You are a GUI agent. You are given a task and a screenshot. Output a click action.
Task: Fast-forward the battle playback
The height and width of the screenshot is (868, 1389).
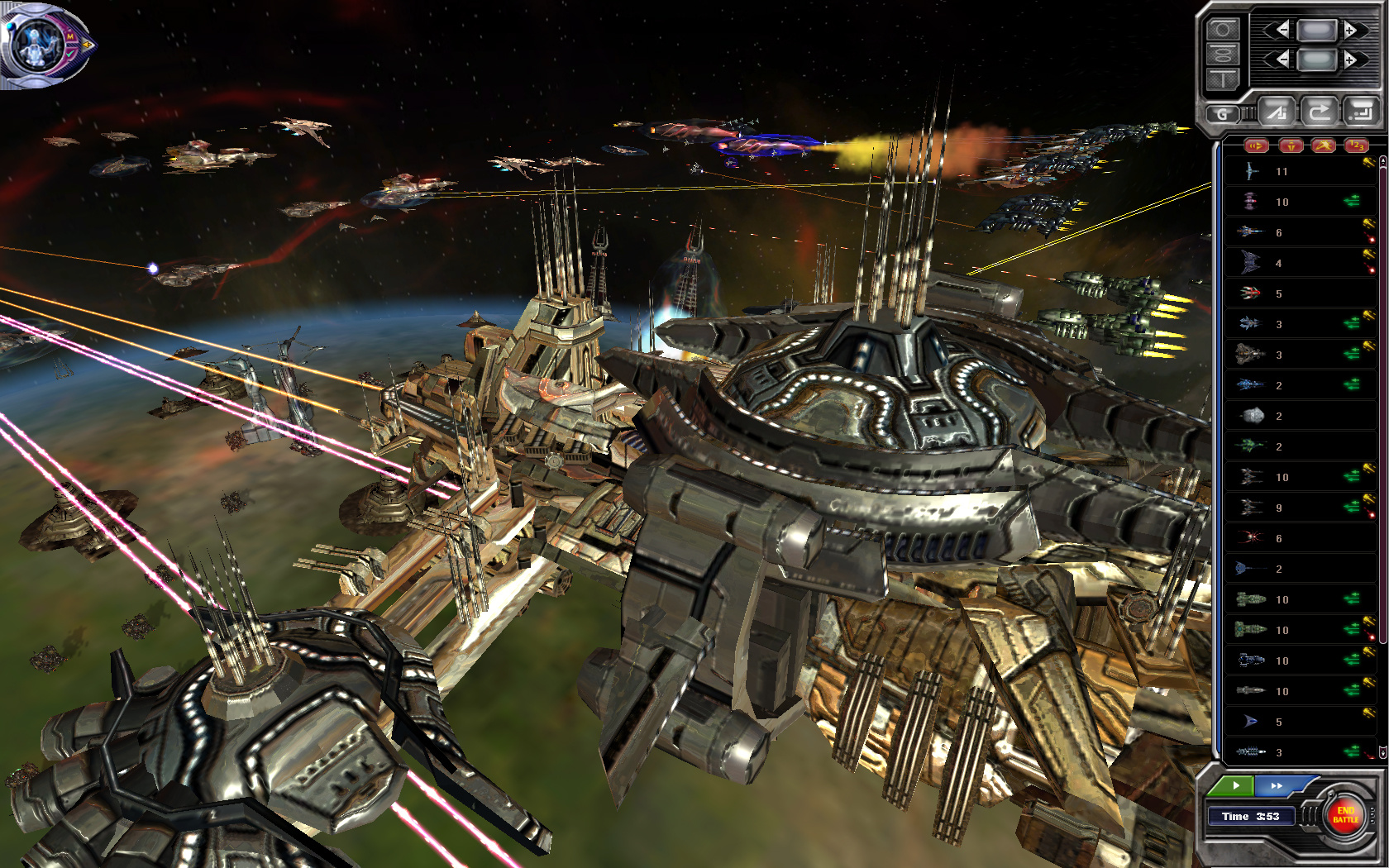pyautogui.click(x=1277, y=785)
